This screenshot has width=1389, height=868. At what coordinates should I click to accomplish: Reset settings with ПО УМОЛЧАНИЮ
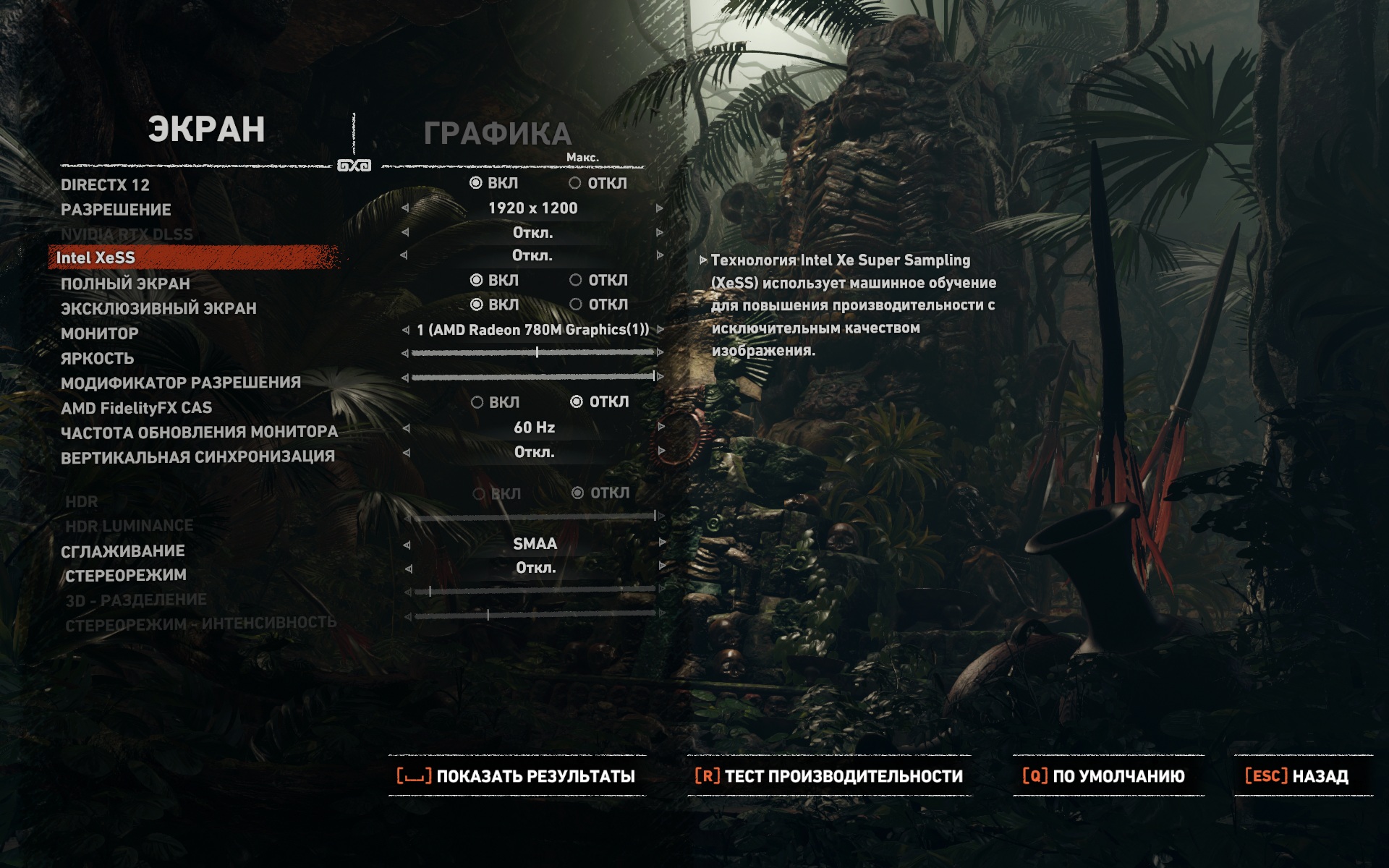coord(1105,776)
